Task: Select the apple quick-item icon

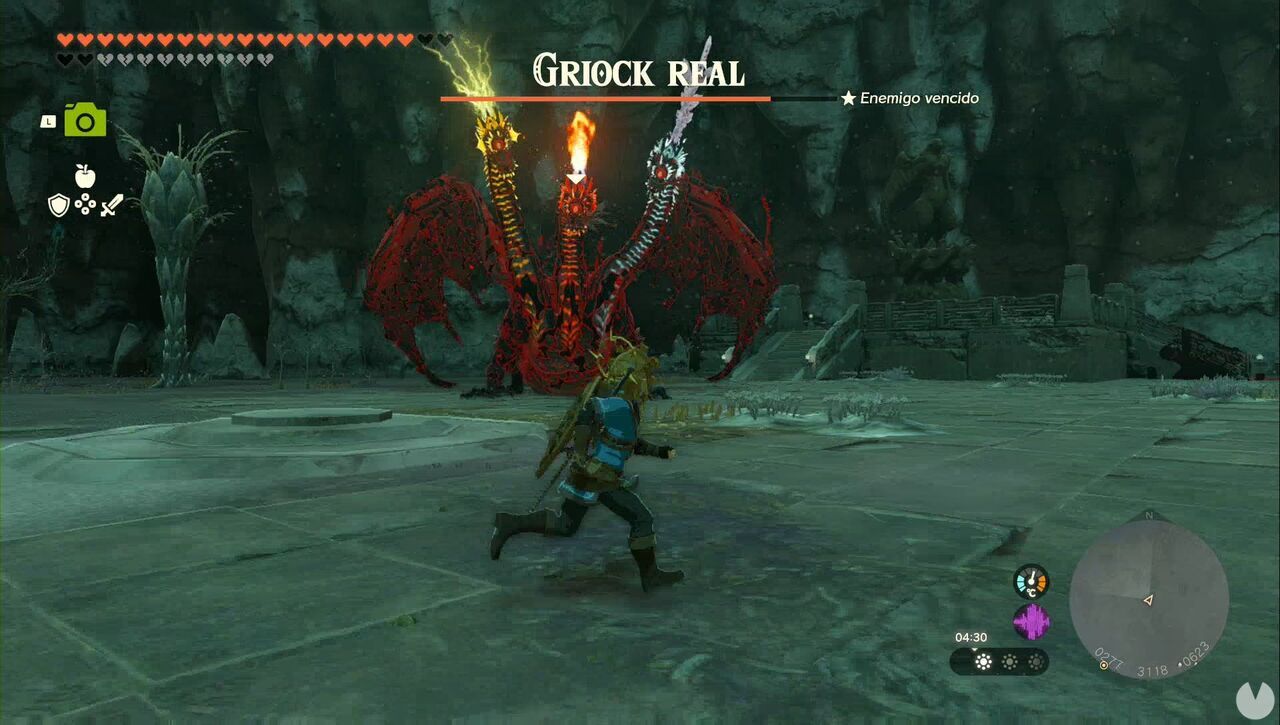Action: coord(85,176)
